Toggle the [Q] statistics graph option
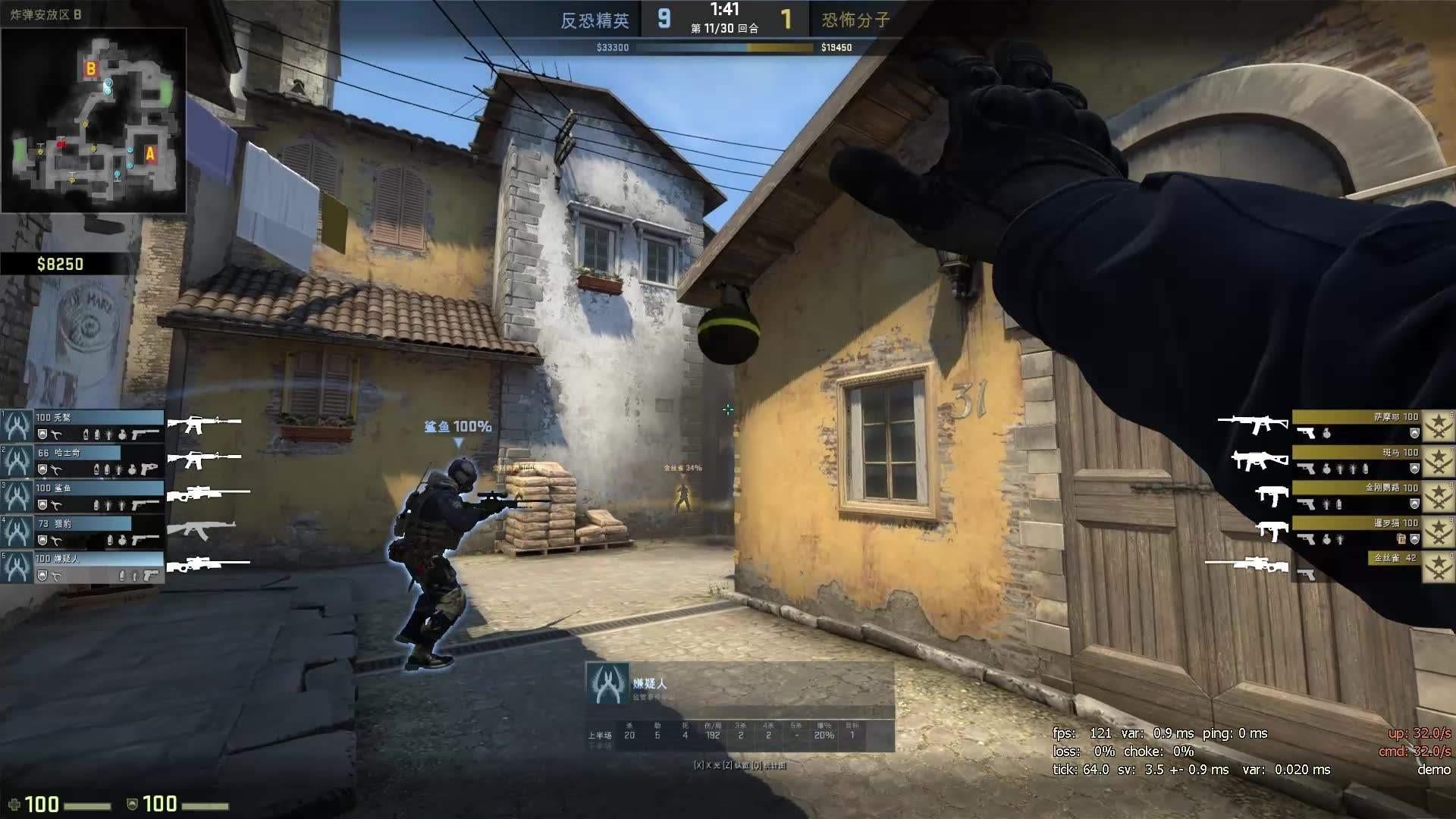This screenshot has width=1456, height=819. point(758,765)
